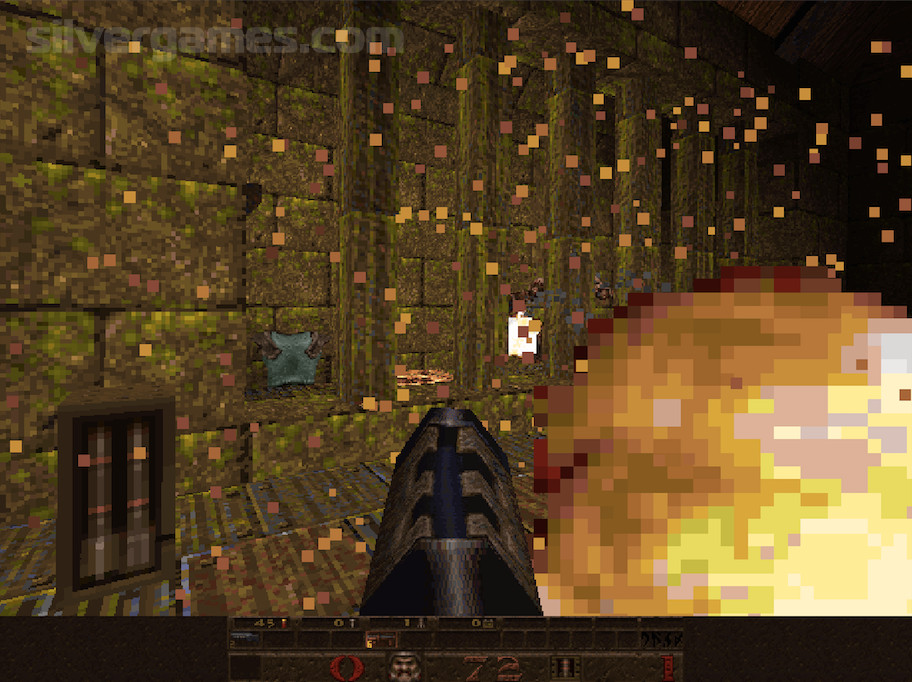Select the highlighted grenade launcher slot
The image size is (912, 682).
coord(381,640)
